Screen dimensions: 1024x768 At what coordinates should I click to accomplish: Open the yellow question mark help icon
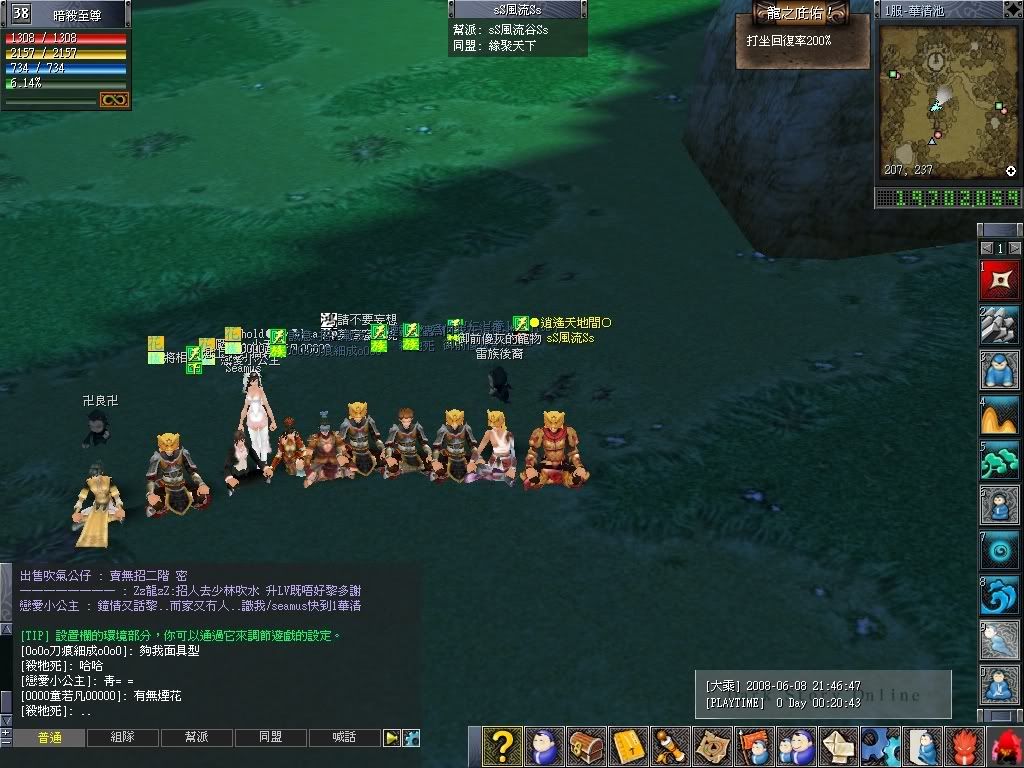coord(502,747)
